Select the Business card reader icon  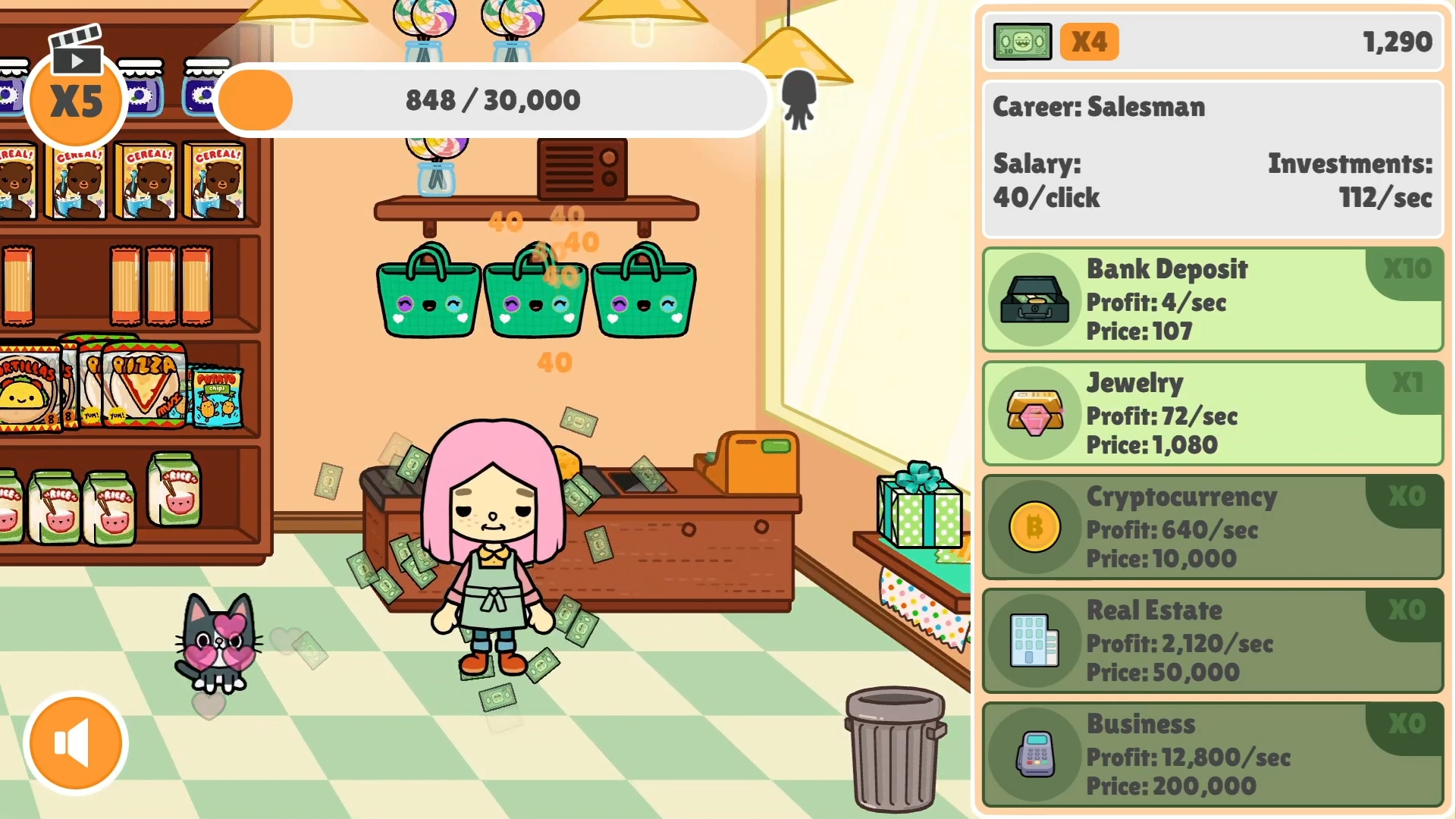[1034, 755]
